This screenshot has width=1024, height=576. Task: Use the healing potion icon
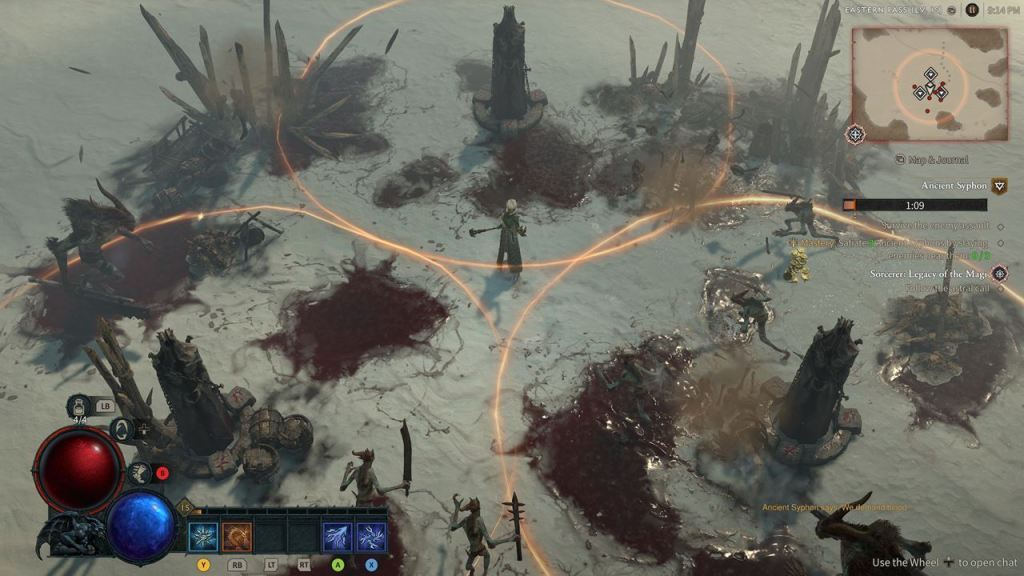coord(79,407)
